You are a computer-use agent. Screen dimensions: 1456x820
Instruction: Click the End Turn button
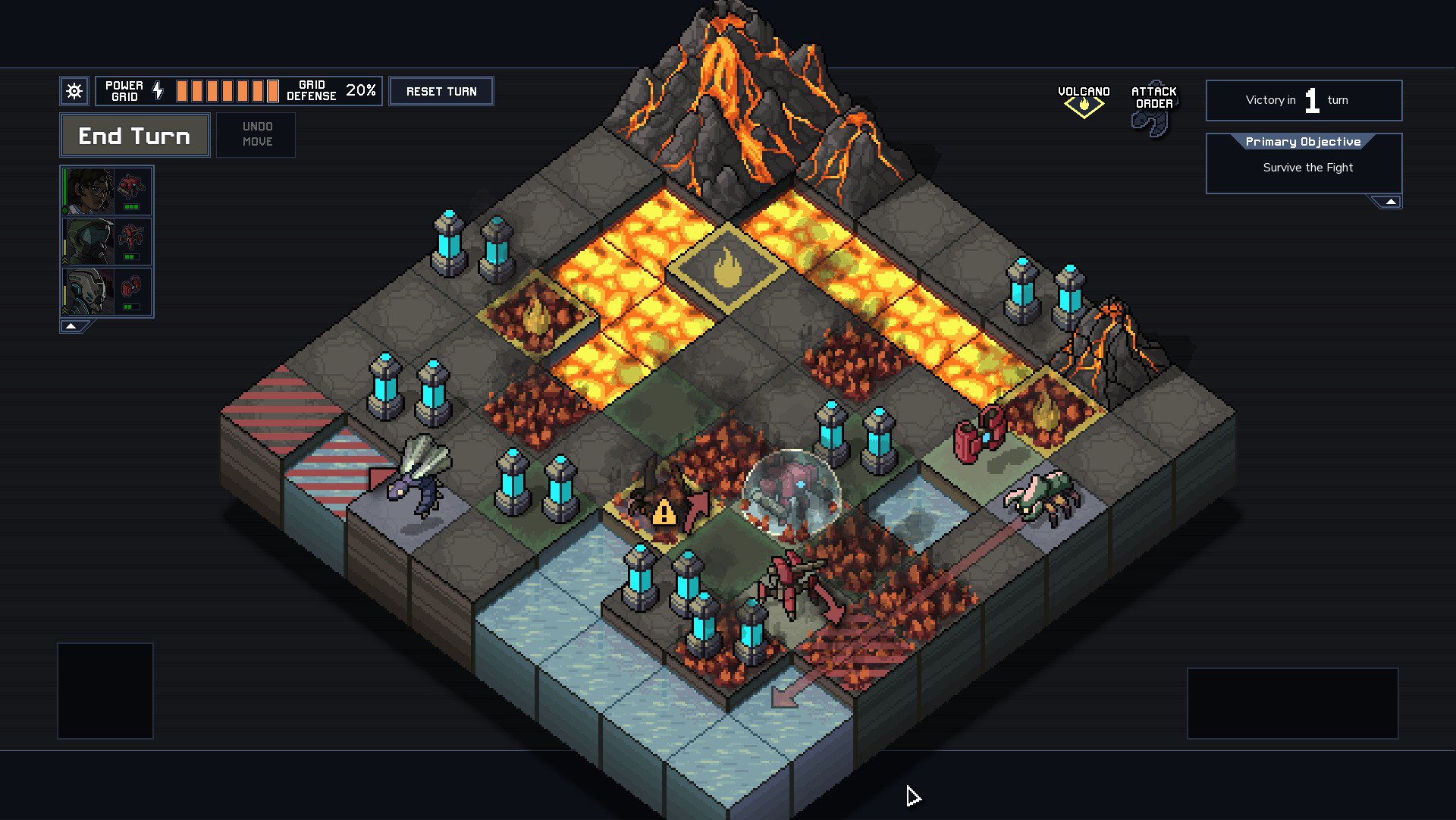click(x=134, y=136)
